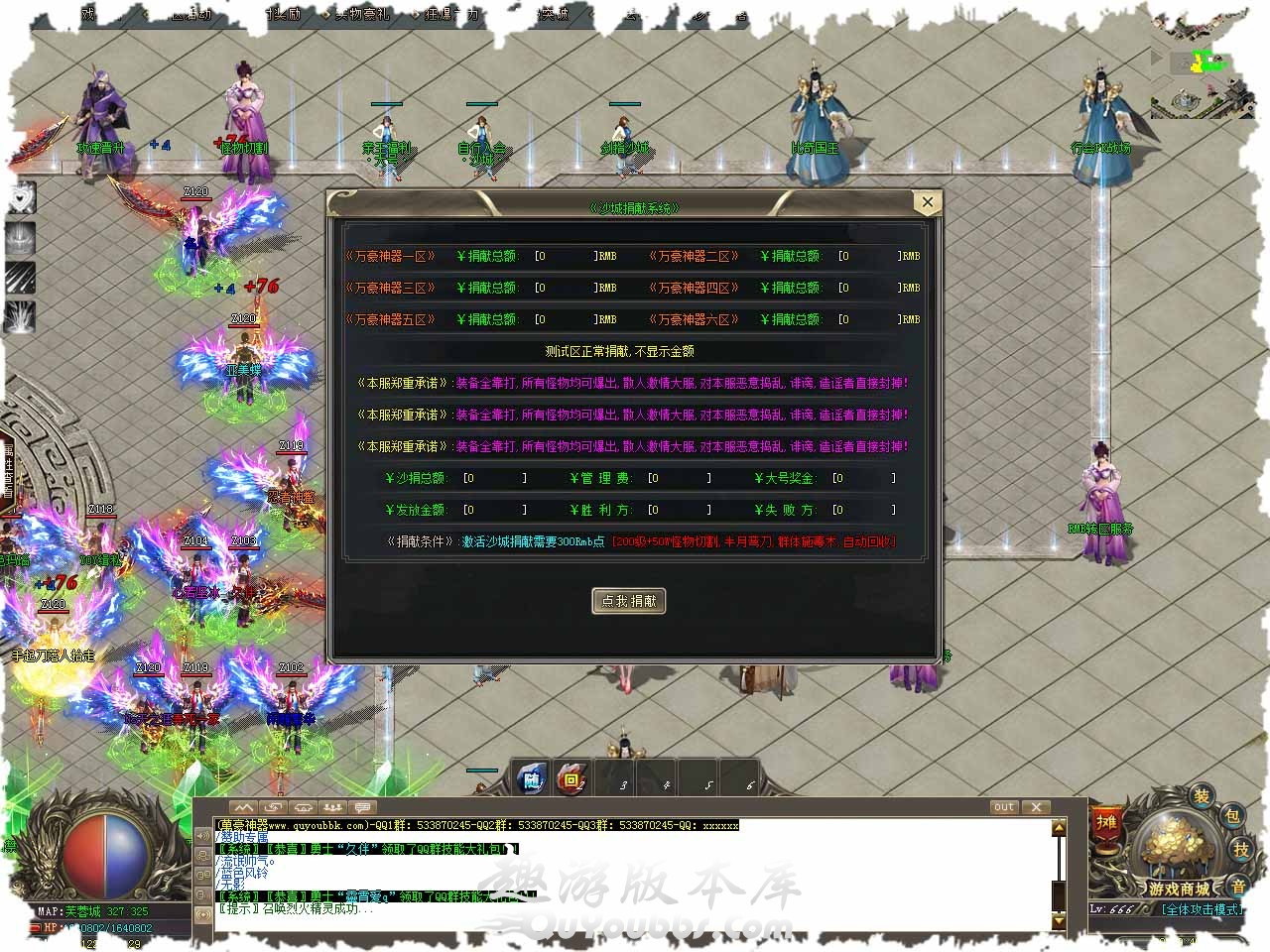Viewport: 1270px width, 952px height.
Task: Open the 包 bag inventory
Action: (x=1231, y=816)
